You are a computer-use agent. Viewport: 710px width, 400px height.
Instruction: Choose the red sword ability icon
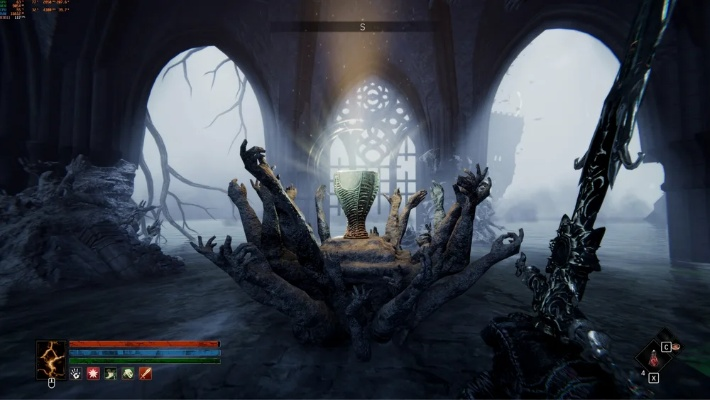(x=146, y=373)
